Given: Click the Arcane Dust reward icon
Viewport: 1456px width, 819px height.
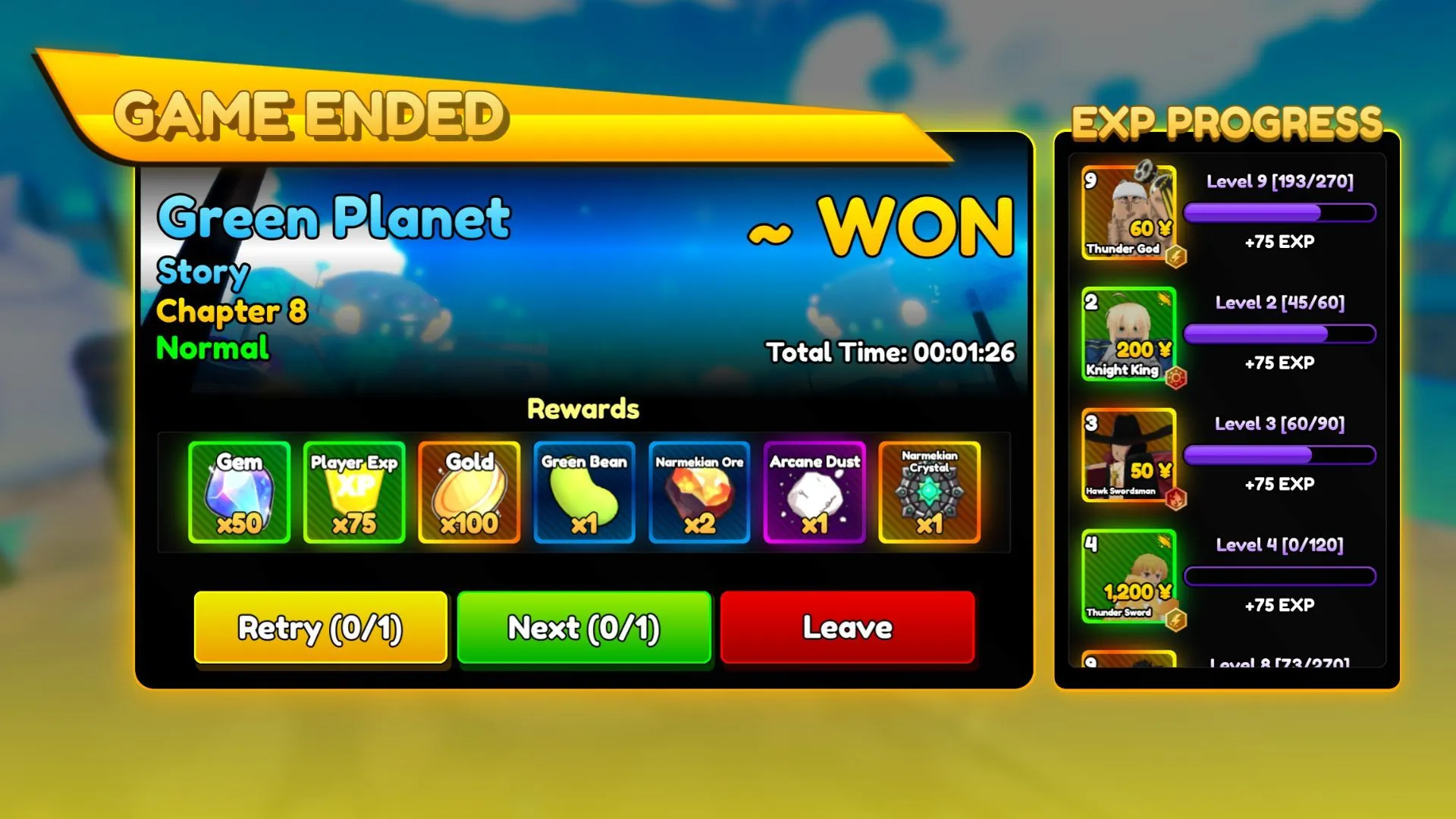Looking at the screenshot, I should pyautogui.click(x=814, y=493).
